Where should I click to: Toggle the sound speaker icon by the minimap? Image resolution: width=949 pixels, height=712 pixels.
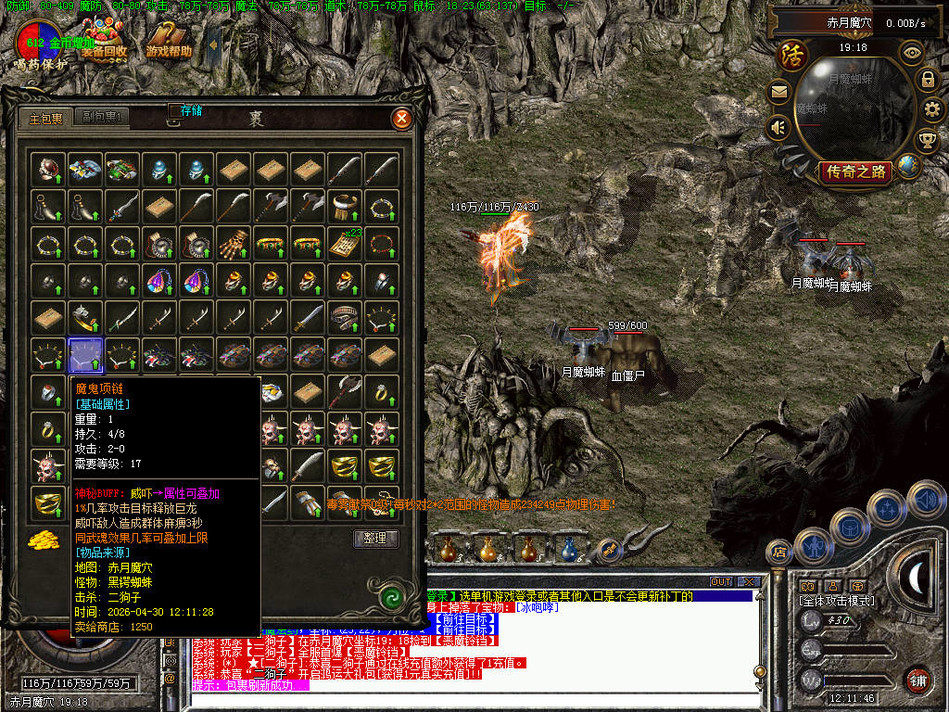(778, 127)
